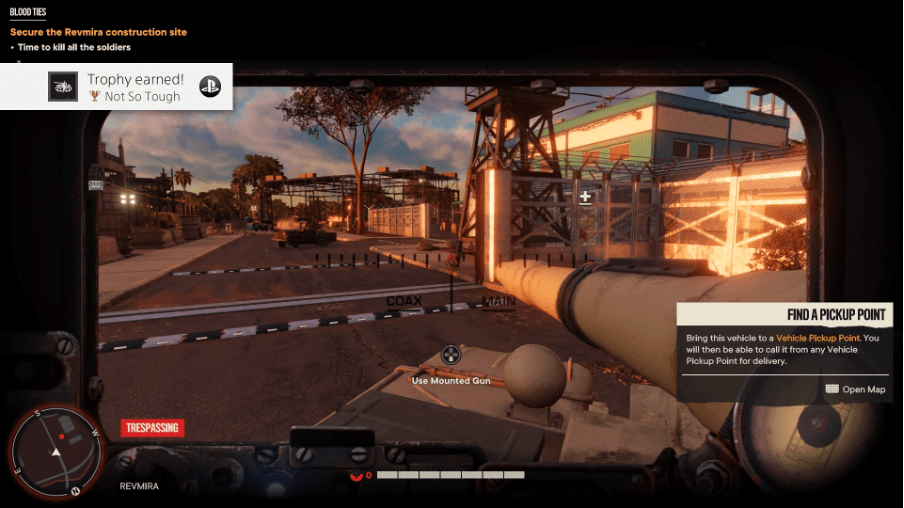Click the trophy thumbnail image
The height and width of the screenshot is (508, 904).
64,87
